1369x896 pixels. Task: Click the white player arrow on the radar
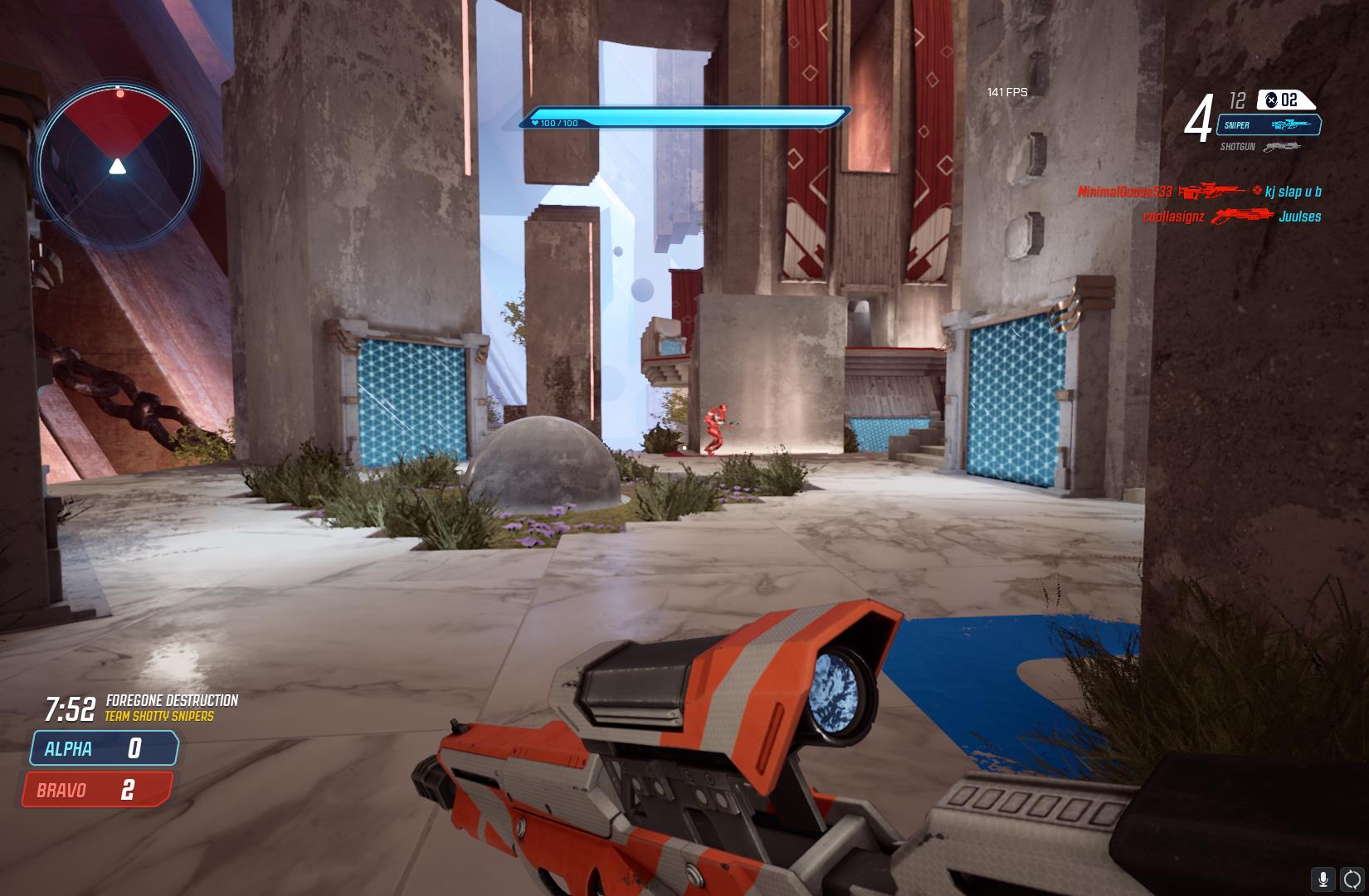pos(119,168)
